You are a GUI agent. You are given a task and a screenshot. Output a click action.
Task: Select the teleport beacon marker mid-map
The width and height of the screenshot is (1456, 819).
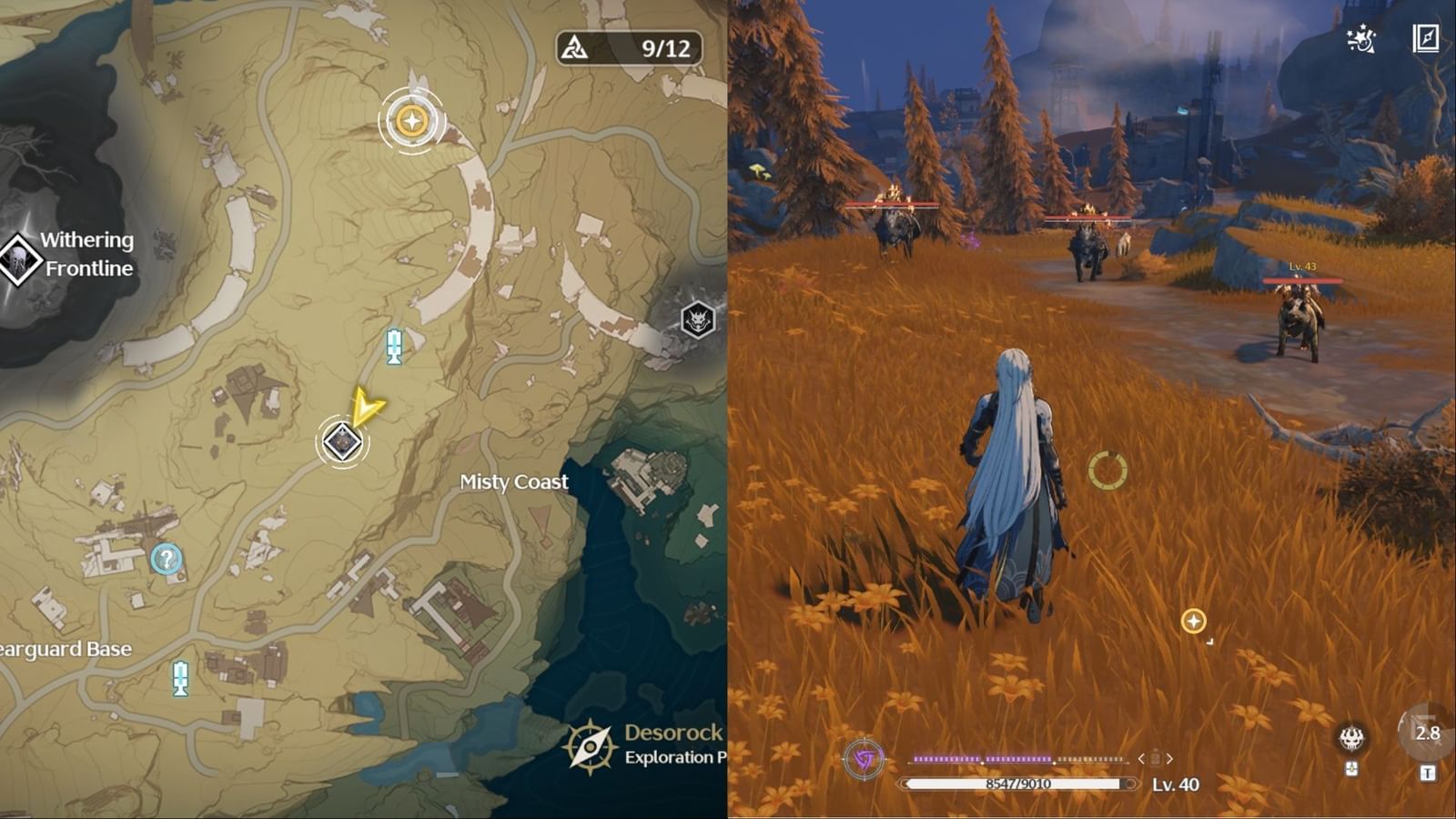[392, 348]
